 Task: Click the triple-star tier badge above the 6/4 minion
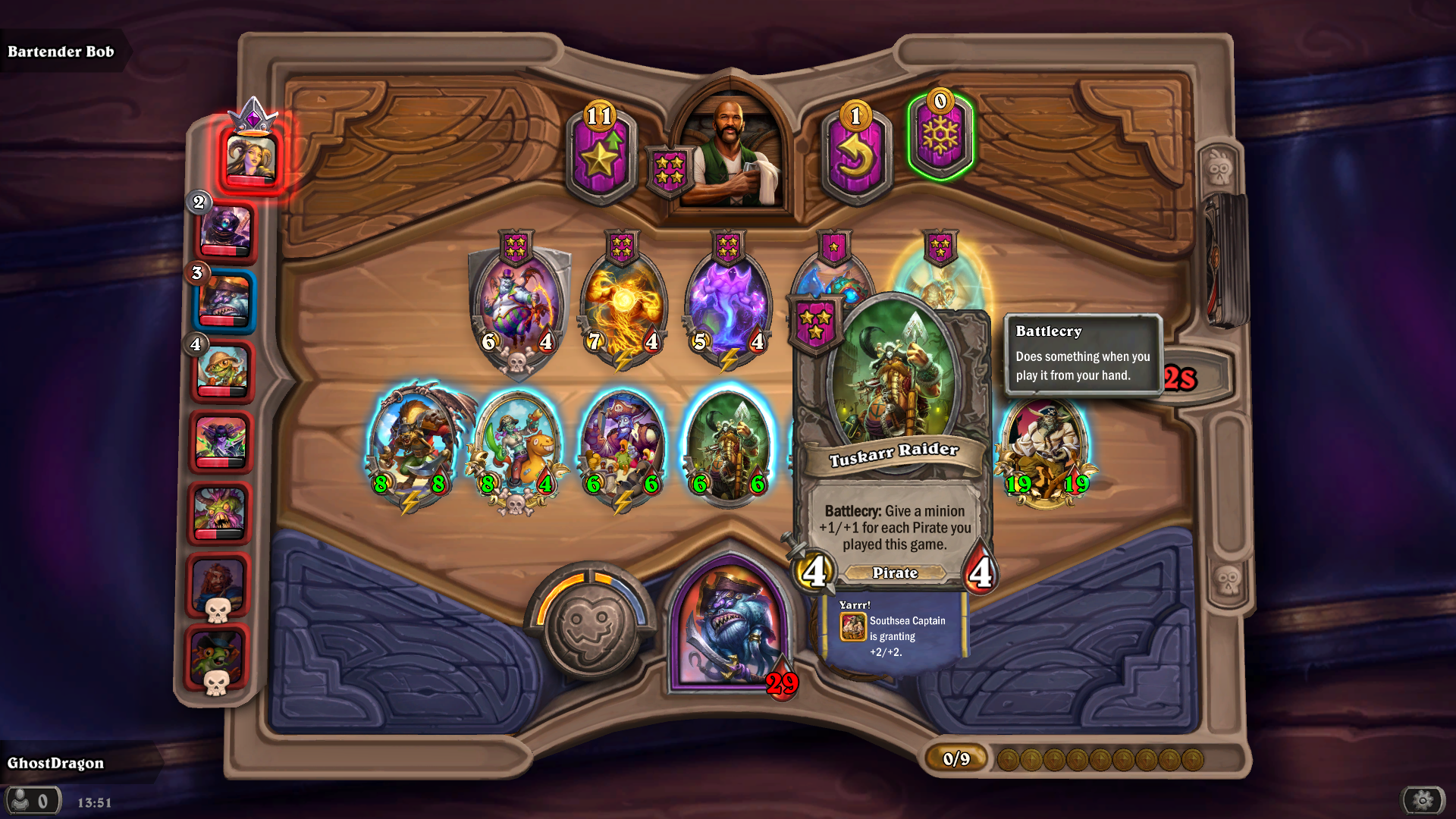[x=516, y=246]
